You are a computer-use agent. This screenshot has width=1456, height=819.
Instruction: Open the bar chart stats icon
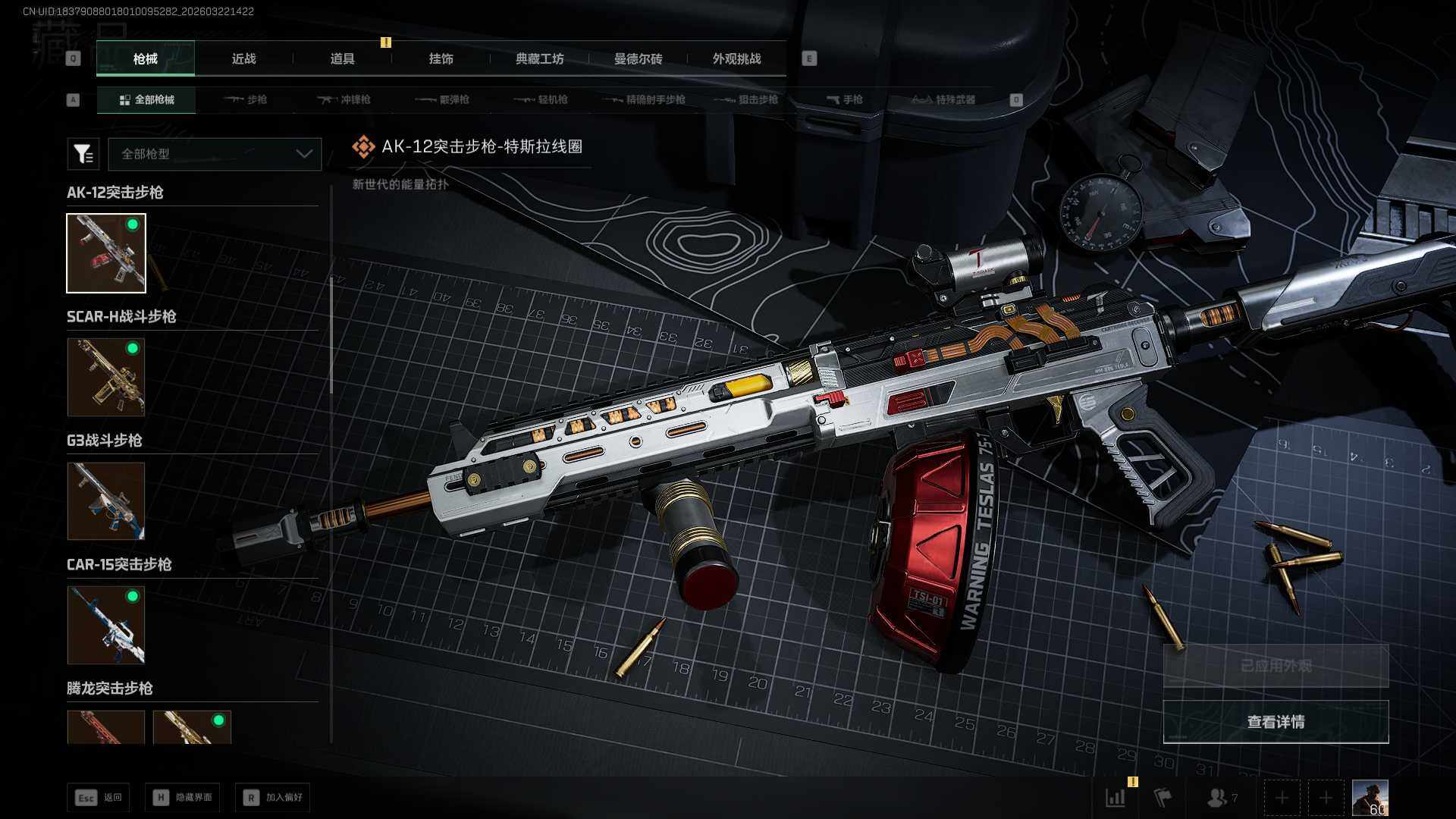1116,798
